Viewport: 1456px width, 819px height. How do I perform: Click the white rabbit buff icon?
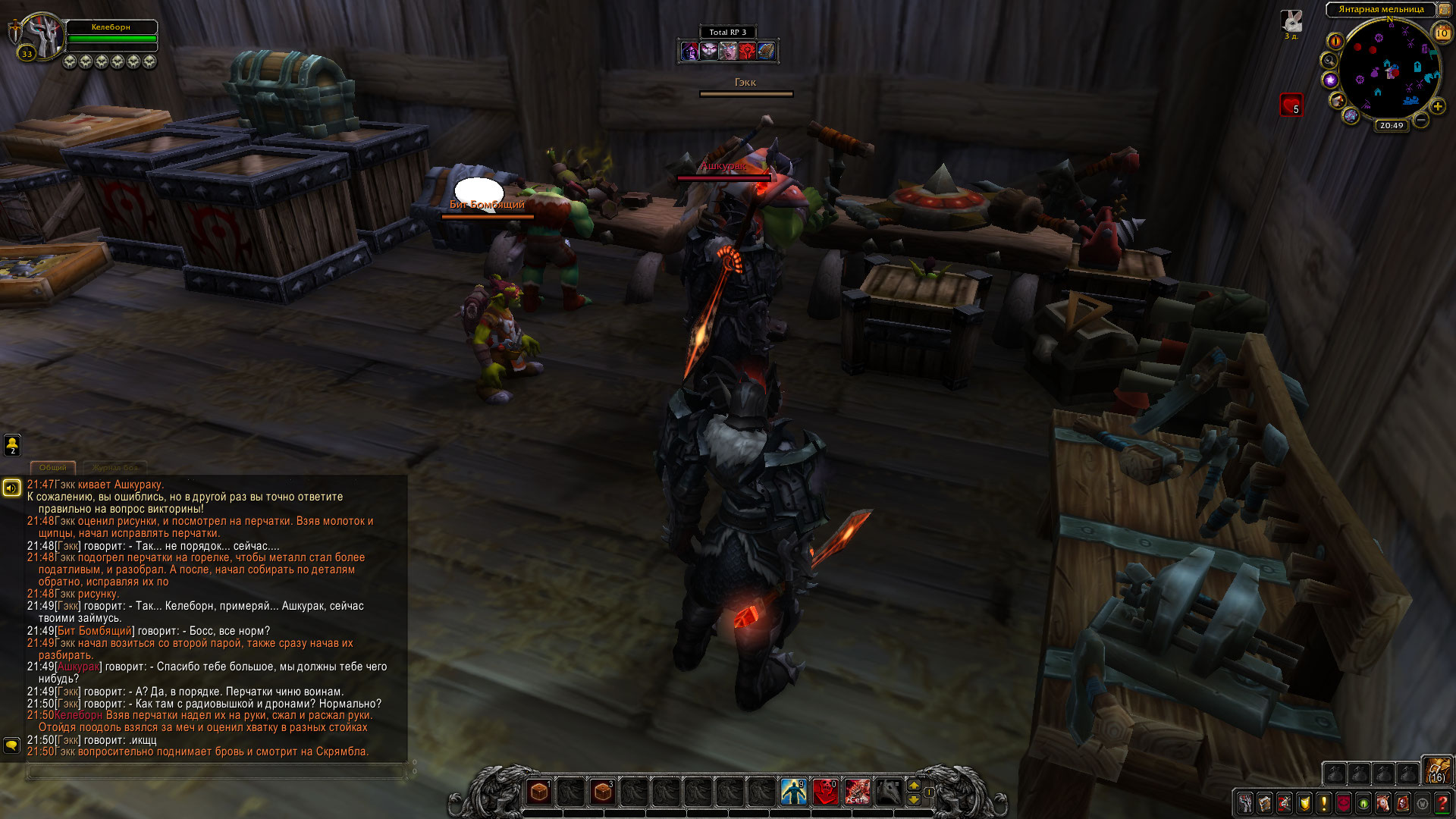(1291, 21)
